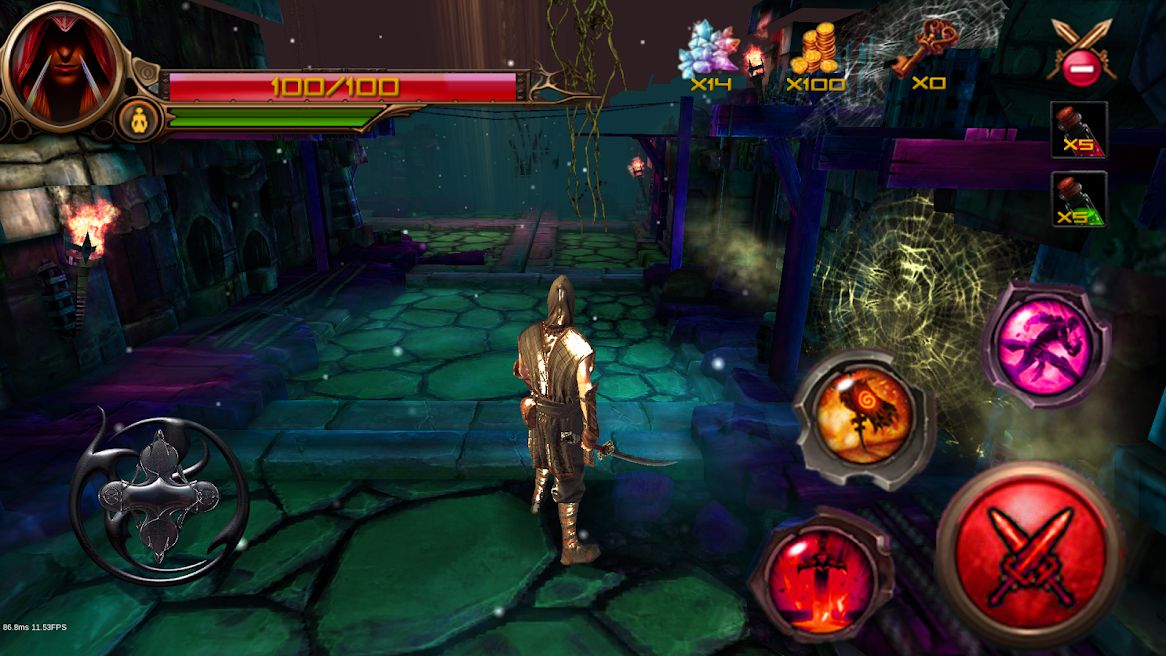Drink the red health potion
Image resolution: width=1166 pixels, height=656 pixels.
coord(1079,130)
